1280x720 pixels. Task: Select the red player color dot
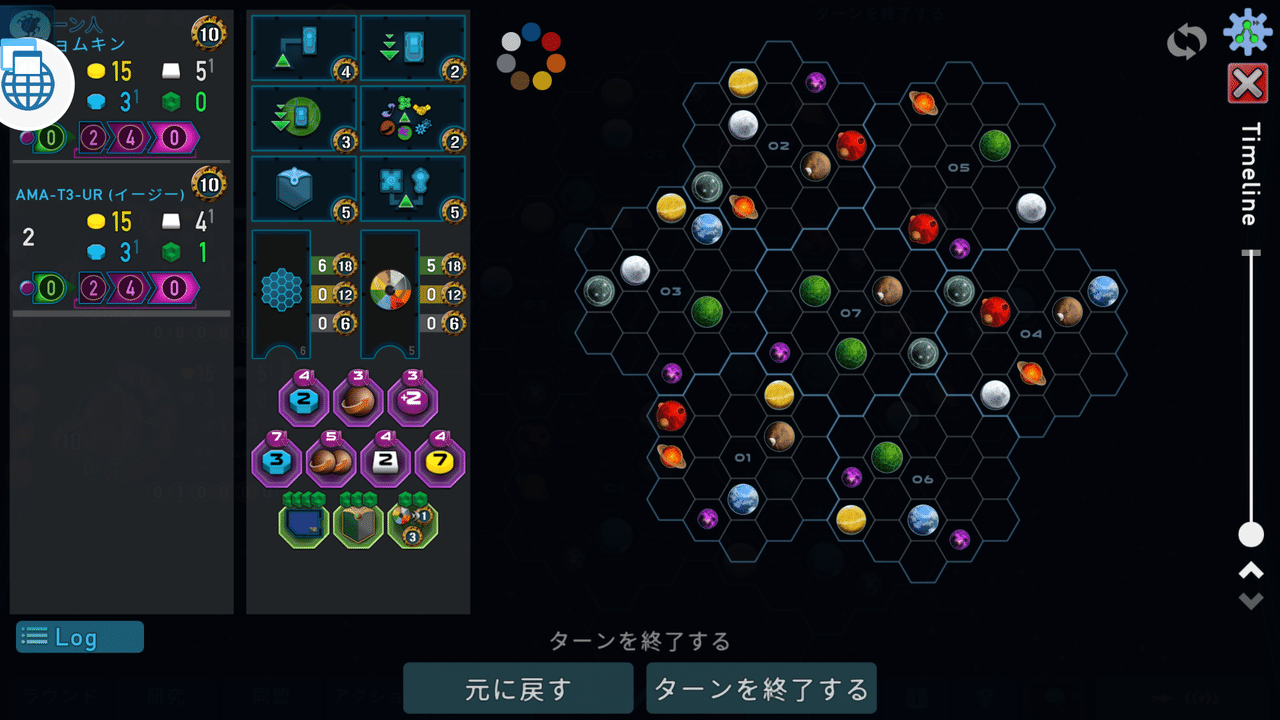point(551,42)
